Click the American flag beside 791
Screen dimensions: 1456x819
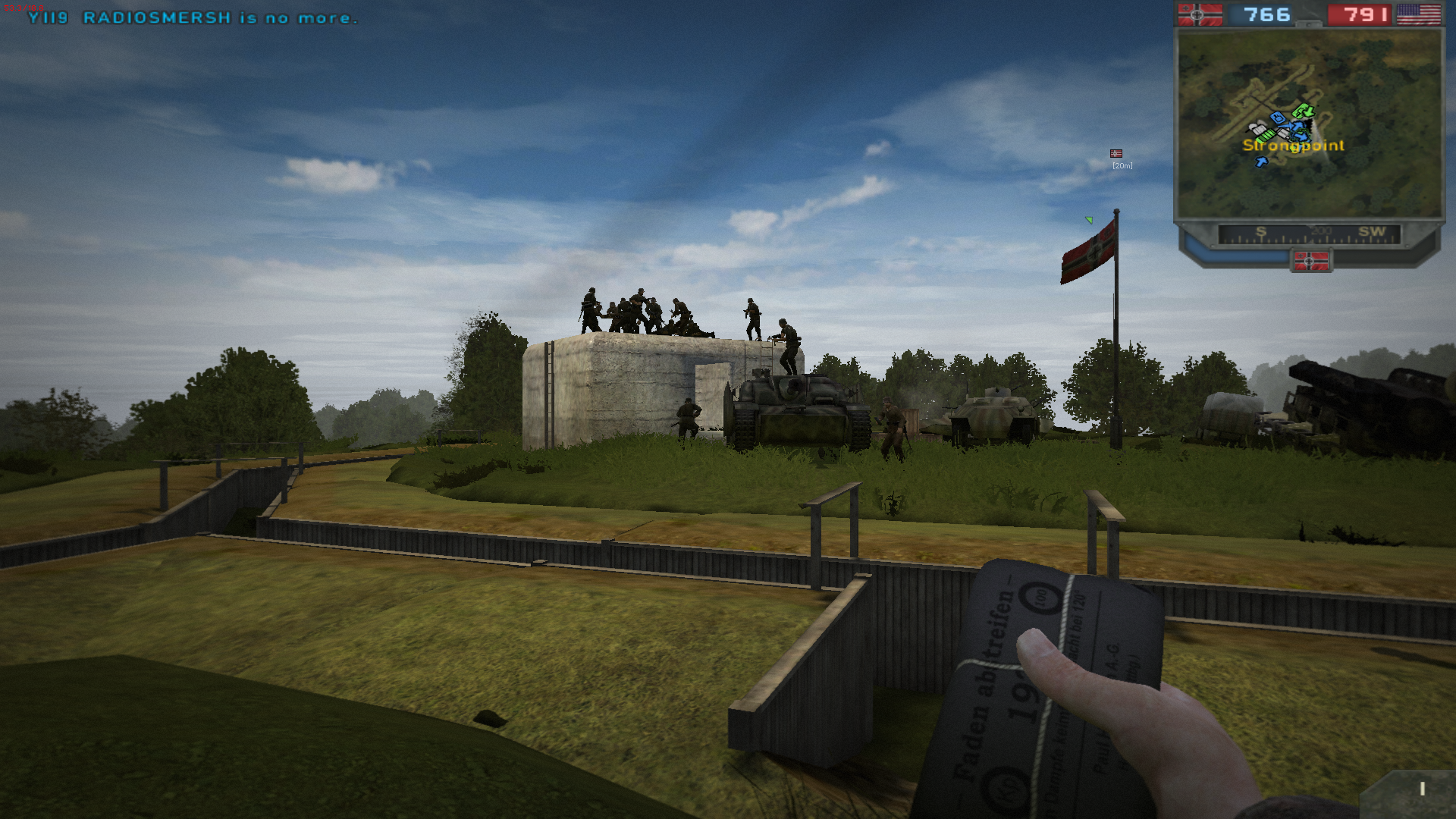pyautogui.click(x=1418, y=14)
